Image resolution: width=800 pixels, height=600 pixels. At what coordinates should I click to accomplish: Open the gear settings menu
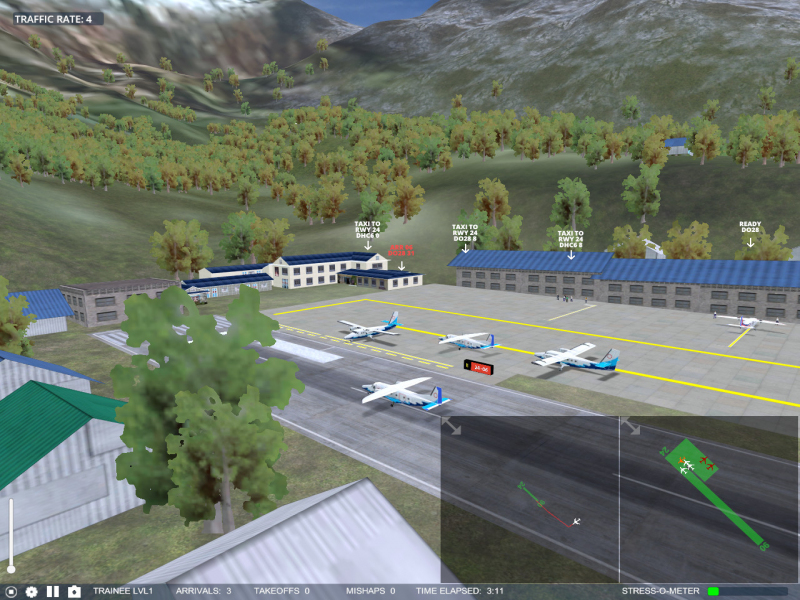[31, 592]
